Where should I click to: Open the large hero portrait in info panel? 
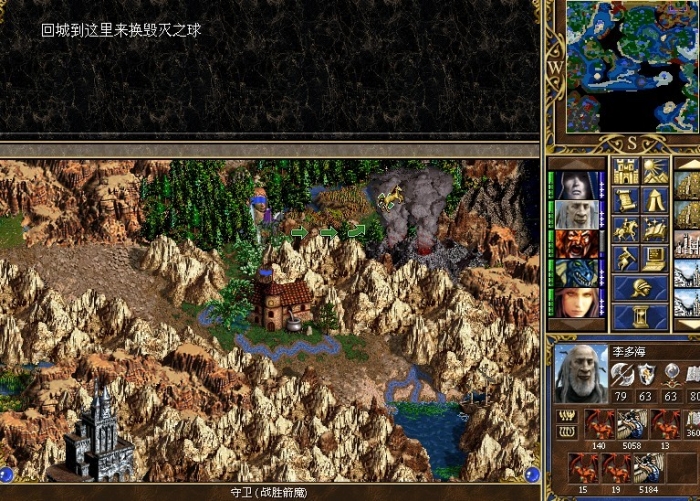(581, 371)
